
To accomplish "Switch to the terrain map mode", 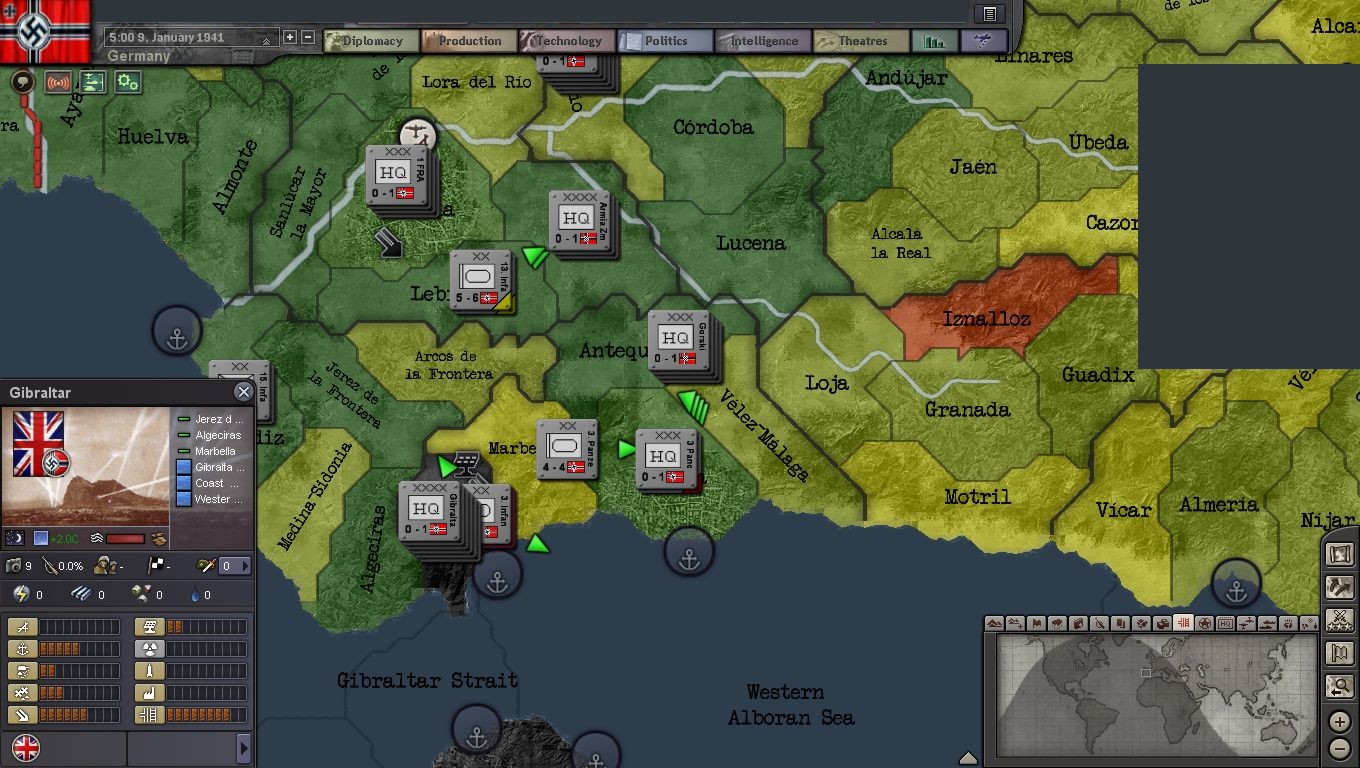I will pyautogui.click(x=994, y=624).
